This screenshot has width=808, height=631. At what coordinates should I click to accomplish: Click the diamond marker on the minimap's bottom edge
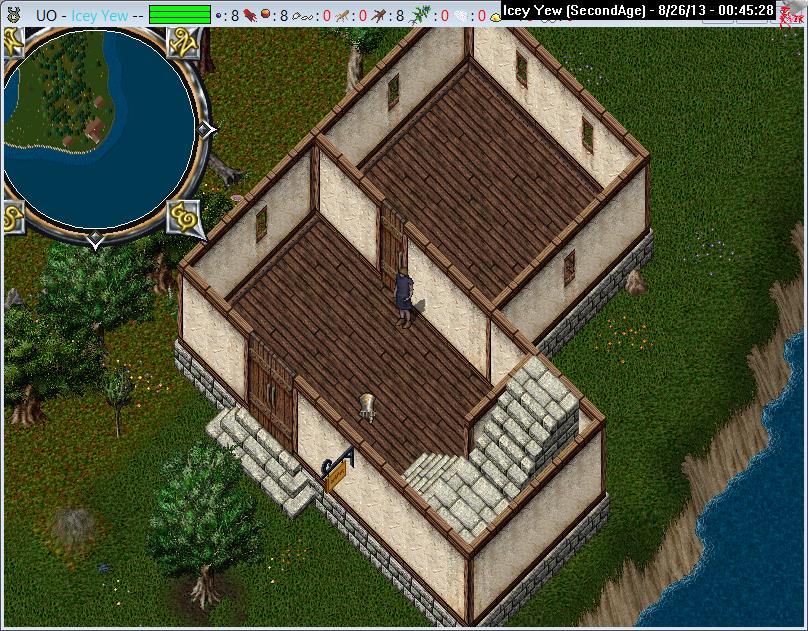[95, 241]
